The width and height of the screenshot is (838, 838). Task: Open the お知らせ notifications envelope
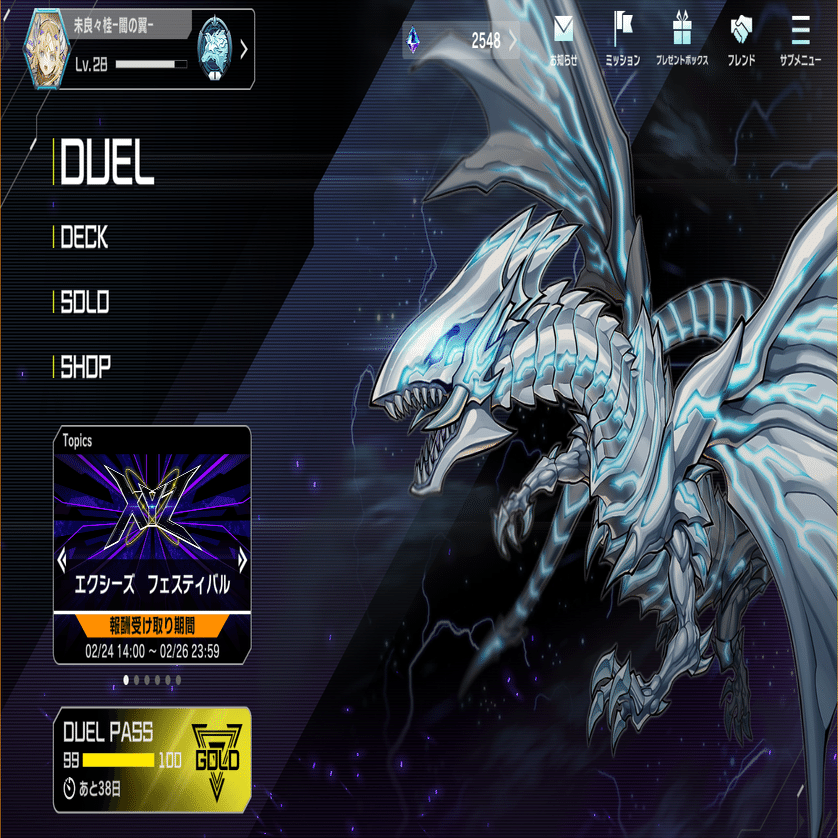pyautogui.click(x=563, y=38)
